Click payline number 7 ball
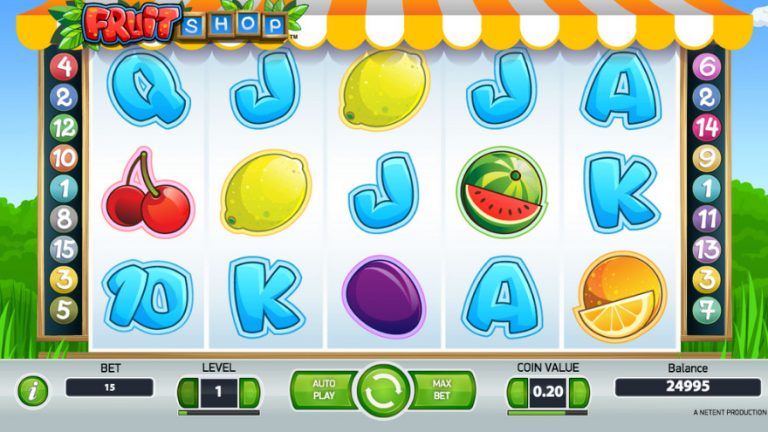The height and width of the screenshot is (432, 768). point(706,309)
